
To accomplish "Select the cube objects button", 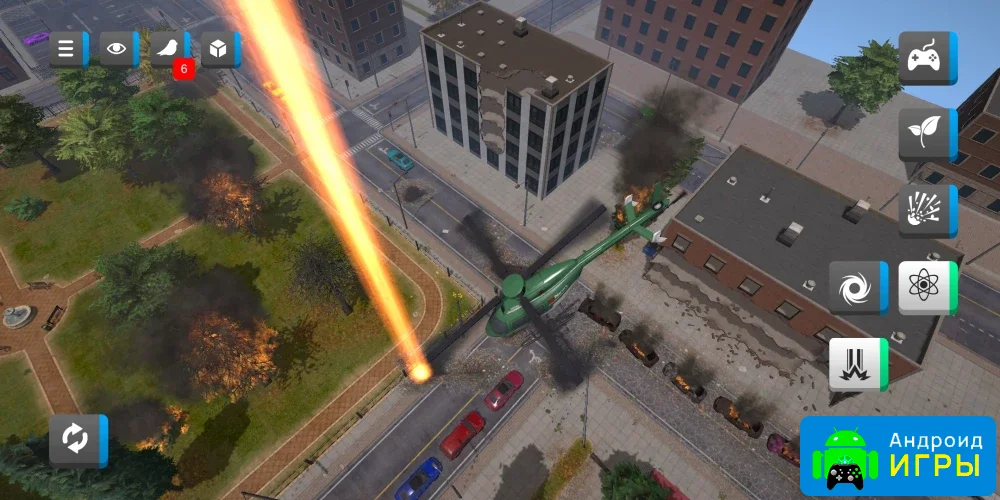I will coord(219,49).
